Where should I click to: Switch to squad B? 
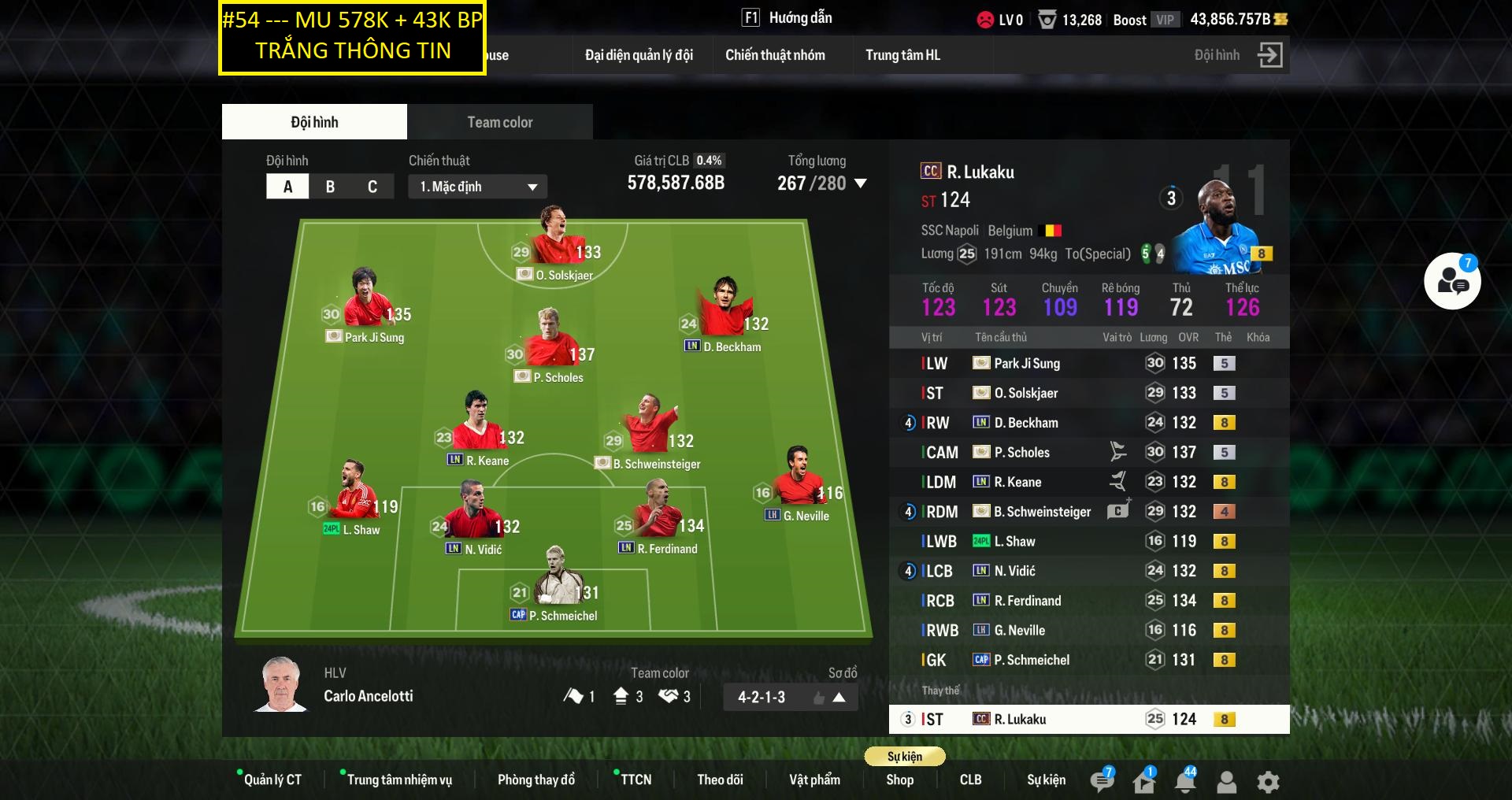[328, 186]
